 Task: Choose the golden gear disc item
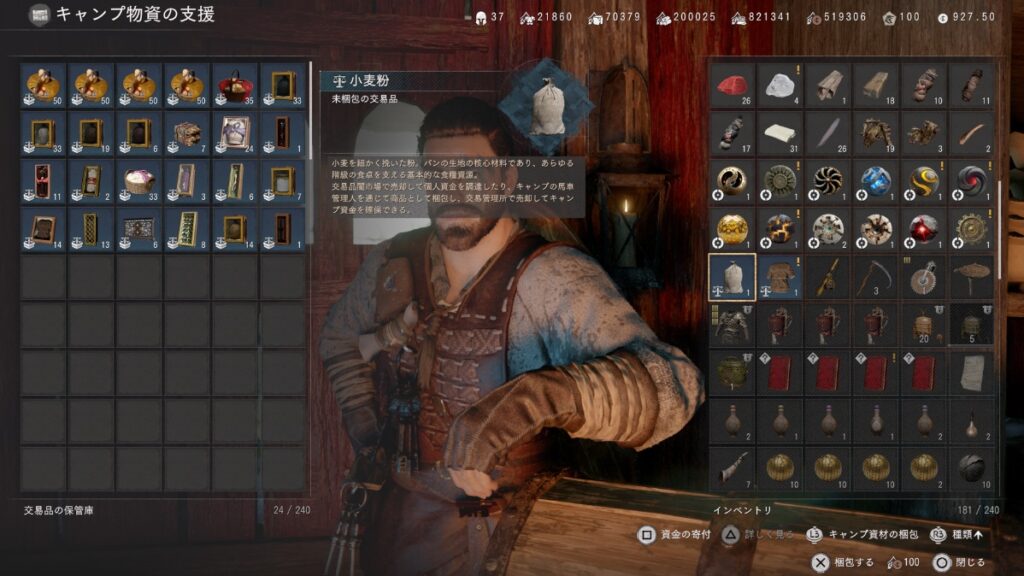tap(972, 229)
